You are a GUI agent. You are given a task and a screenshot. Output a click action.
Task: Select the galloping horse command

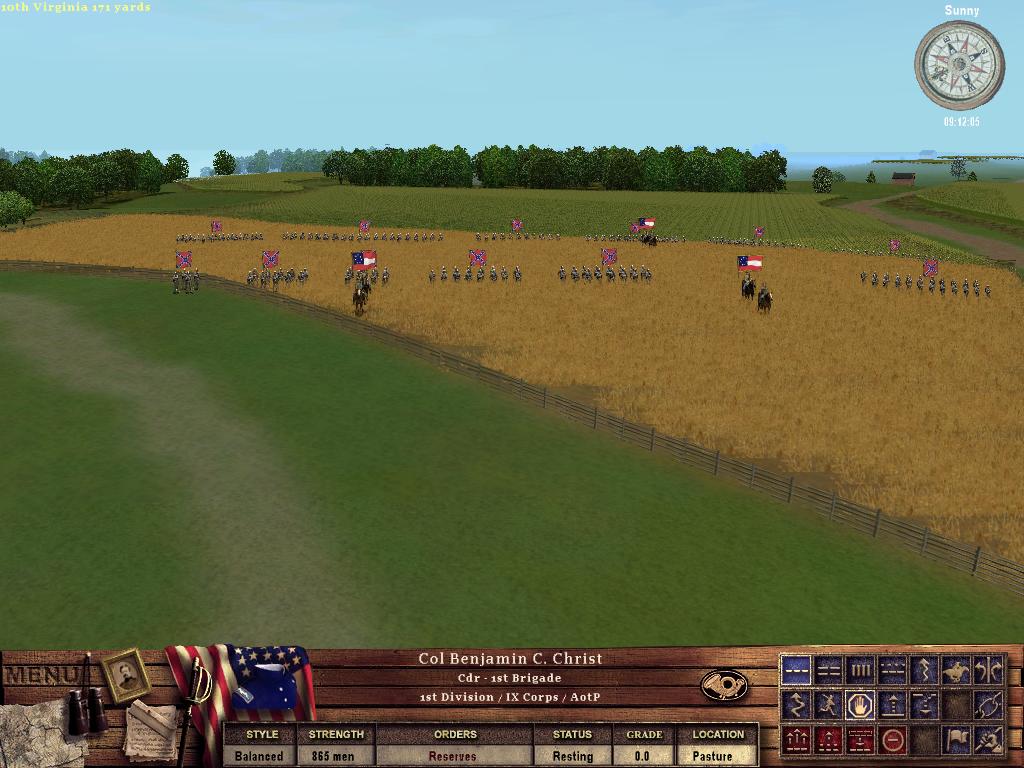956,669
